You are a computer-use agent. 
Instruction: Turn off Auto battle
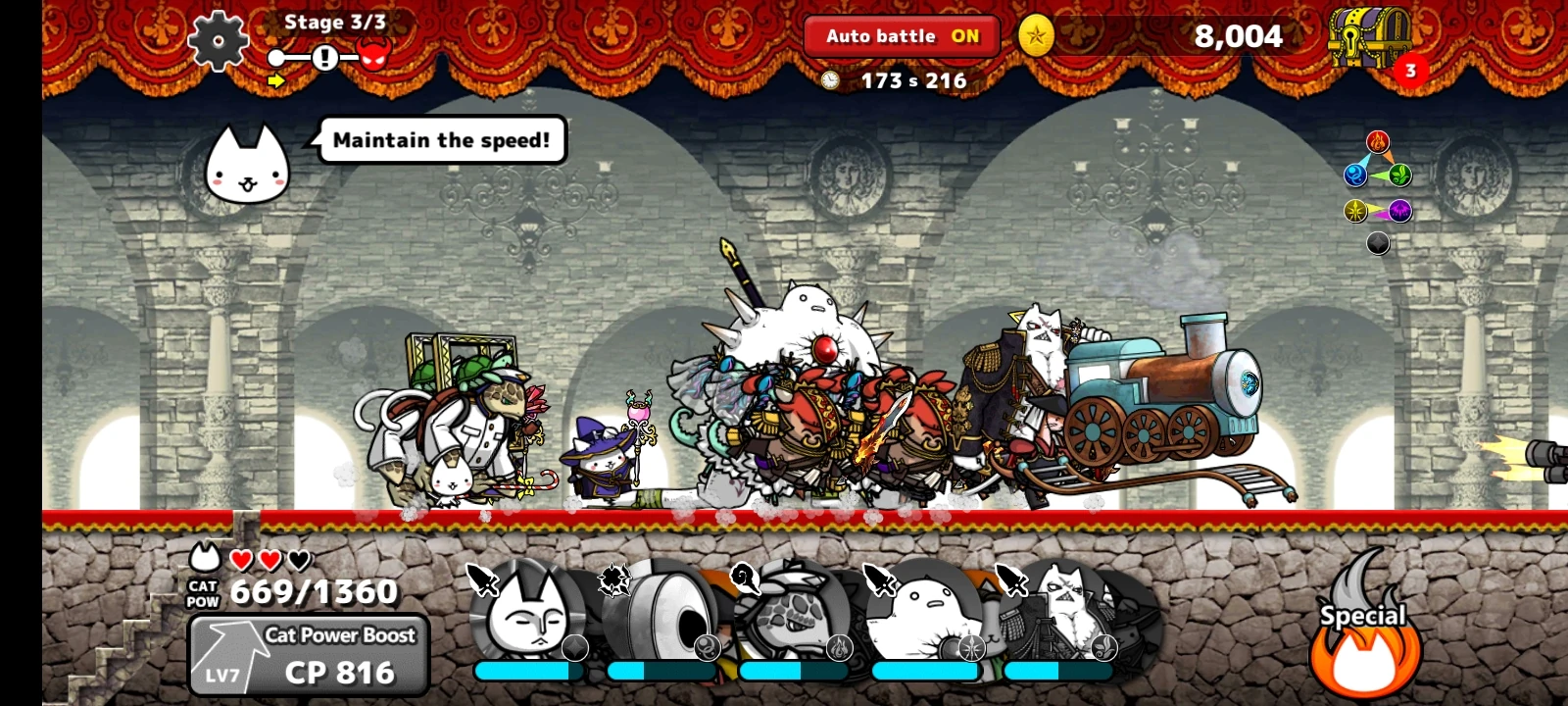901,36
